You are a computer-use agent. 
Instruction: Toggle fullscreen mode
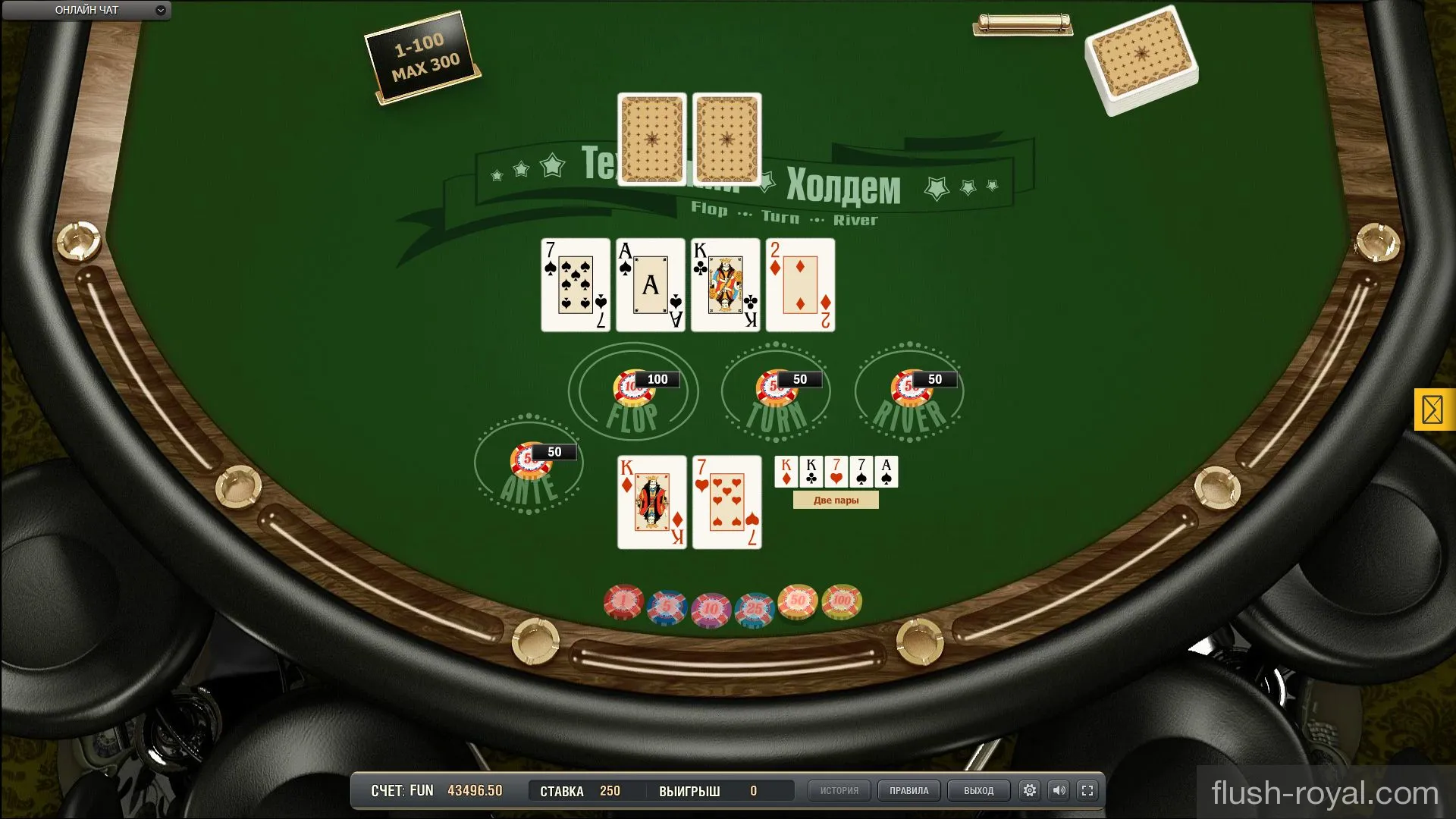coord(1087,791)
